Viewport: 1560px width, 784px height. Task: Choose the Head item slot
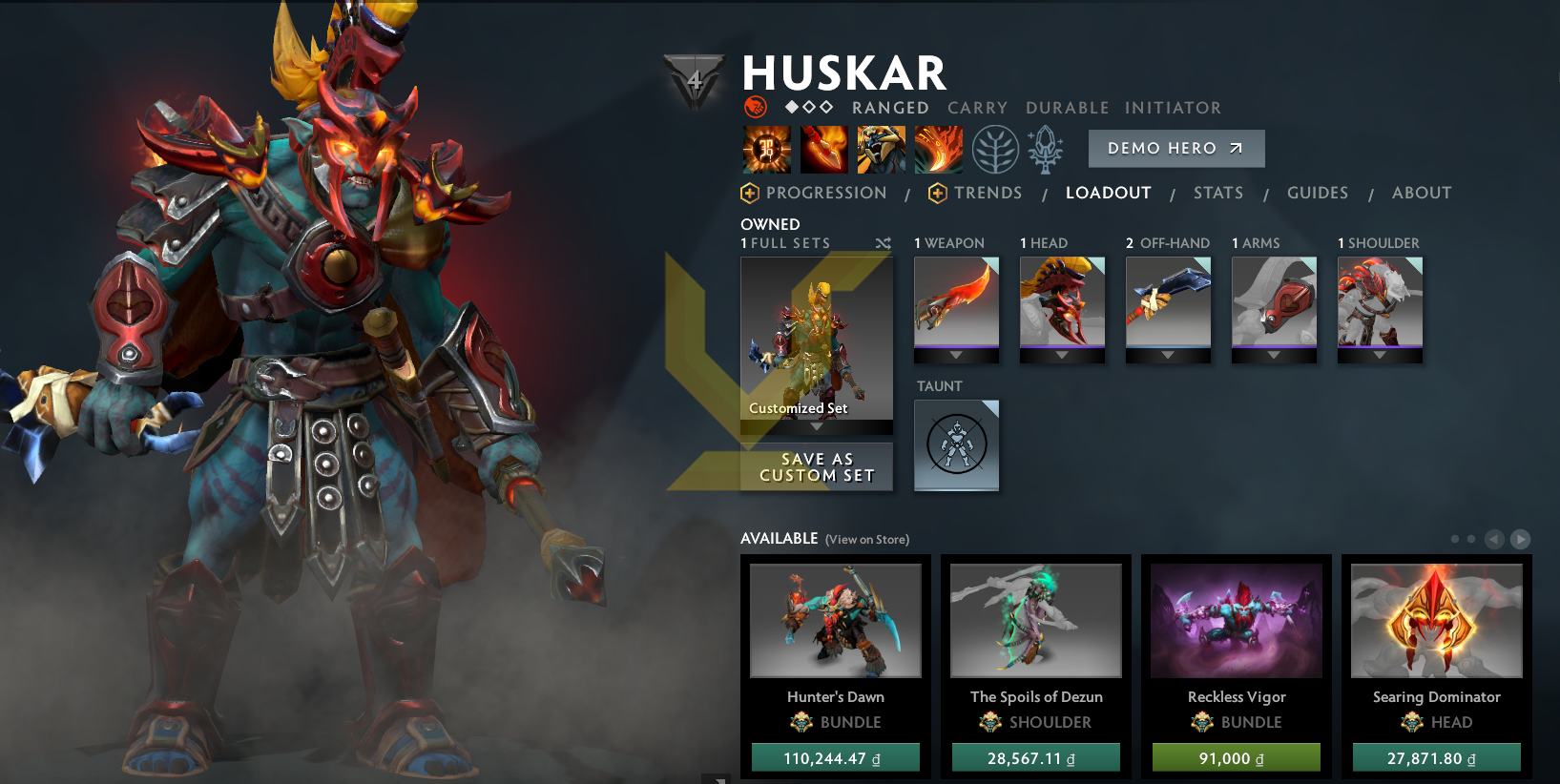[1062, 302]
